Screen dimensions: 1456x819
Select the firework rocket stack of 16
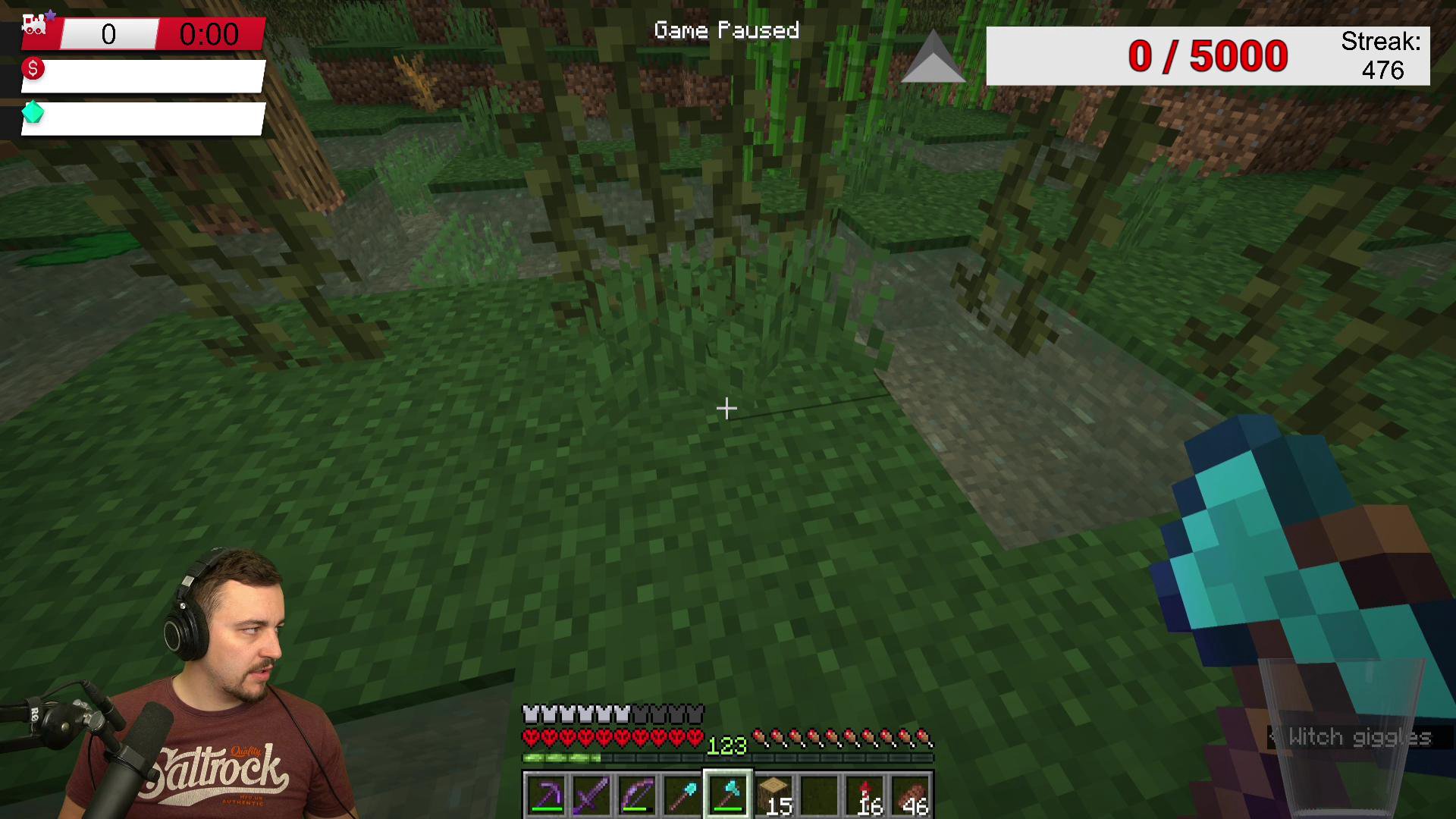pyautogui.click(x=866, y=795)
